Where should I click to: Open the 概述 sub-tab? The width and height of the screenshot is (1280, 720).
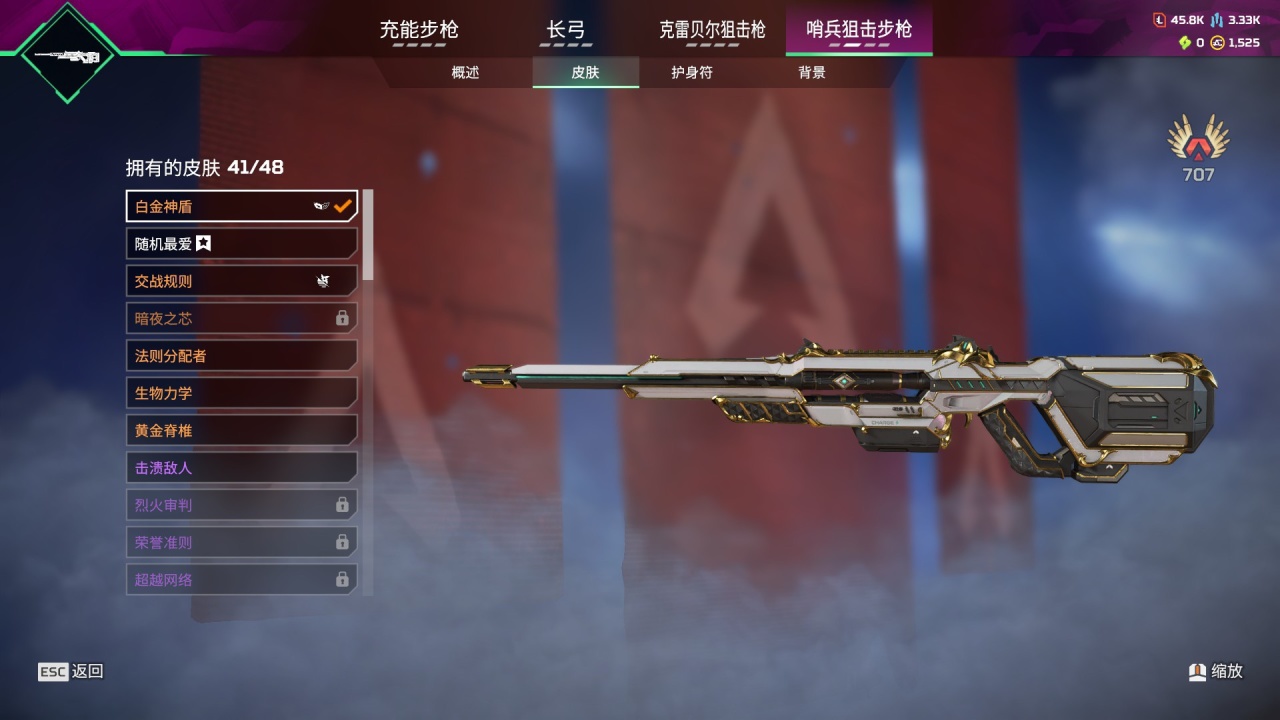[465, 73]
